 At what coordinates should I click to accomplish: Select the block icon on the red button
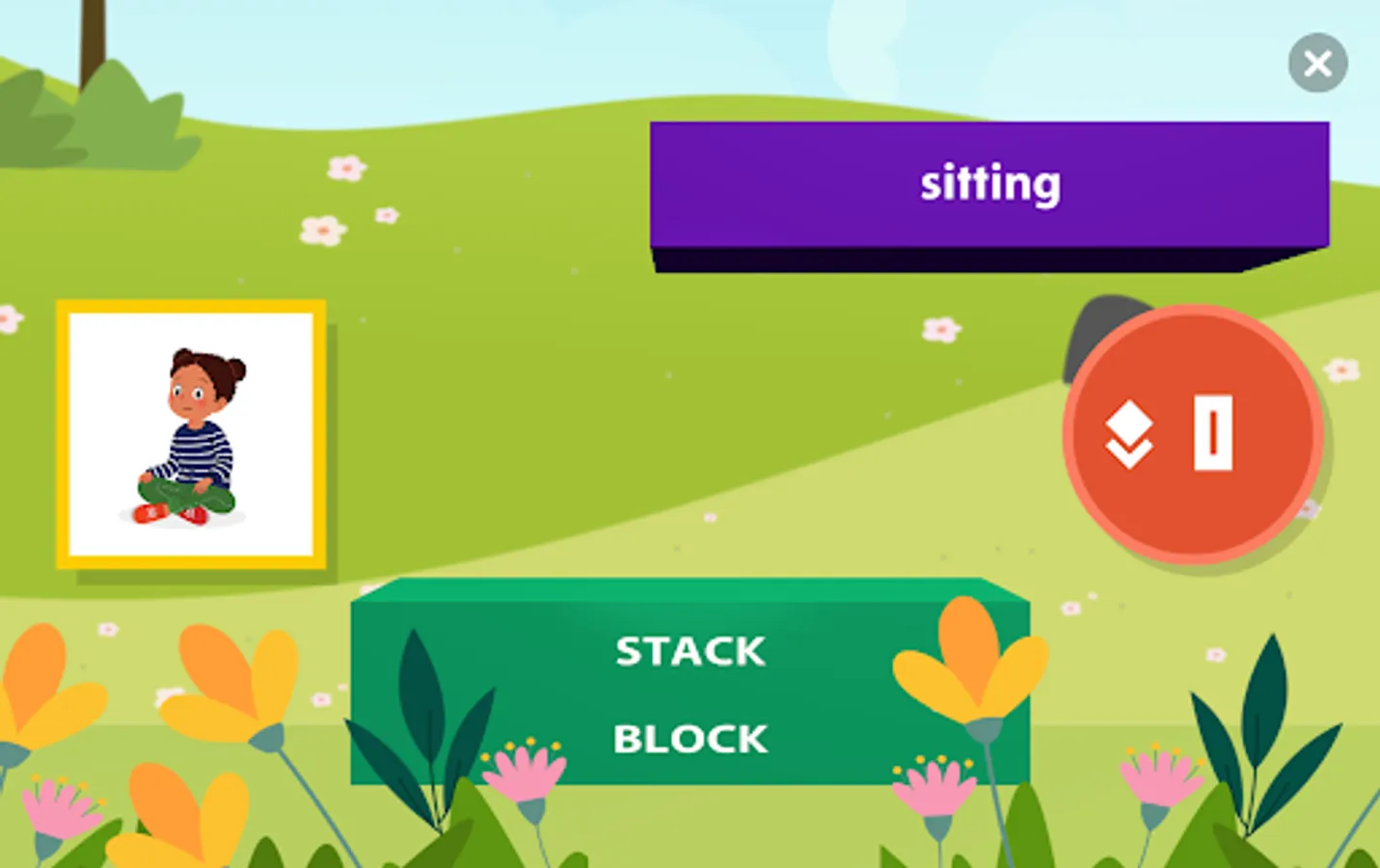click(1213, 432)
